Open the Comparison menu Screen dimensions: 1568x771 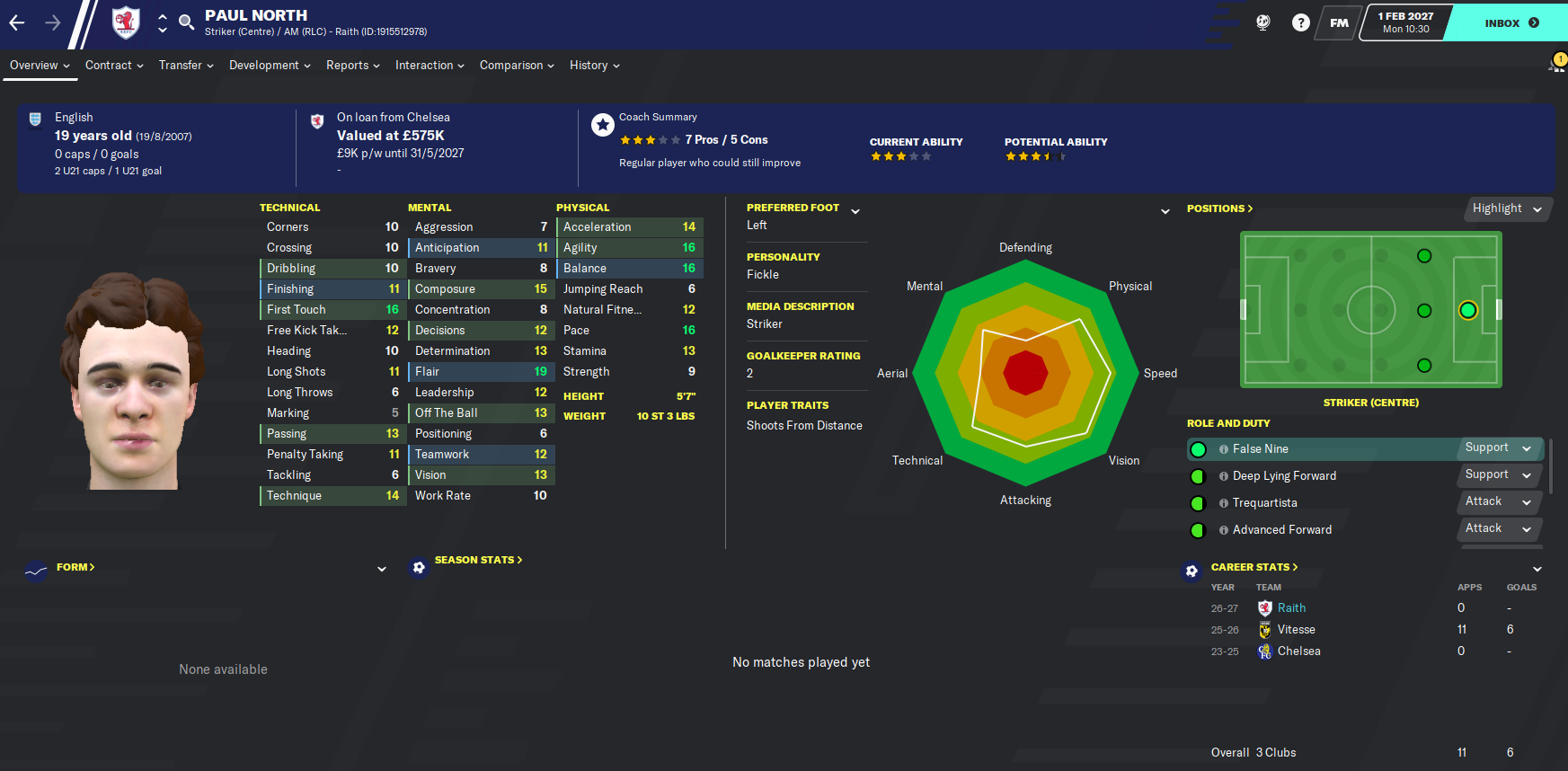click(x=517, y=66)
